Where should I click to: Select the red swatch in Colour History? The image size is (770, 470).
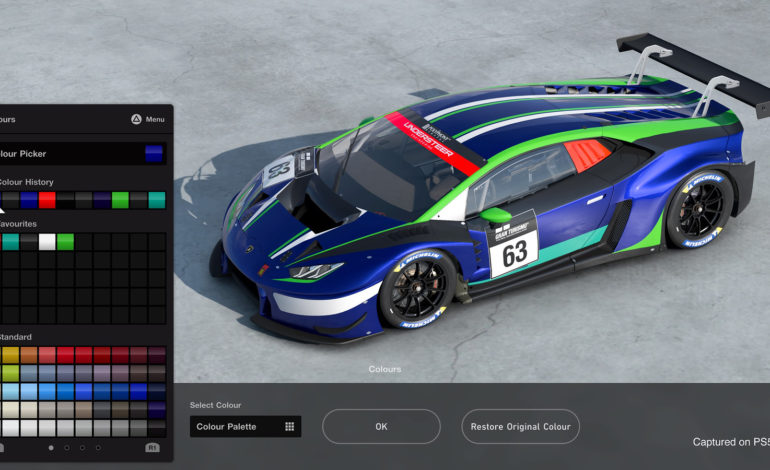[x=47, y=200]
